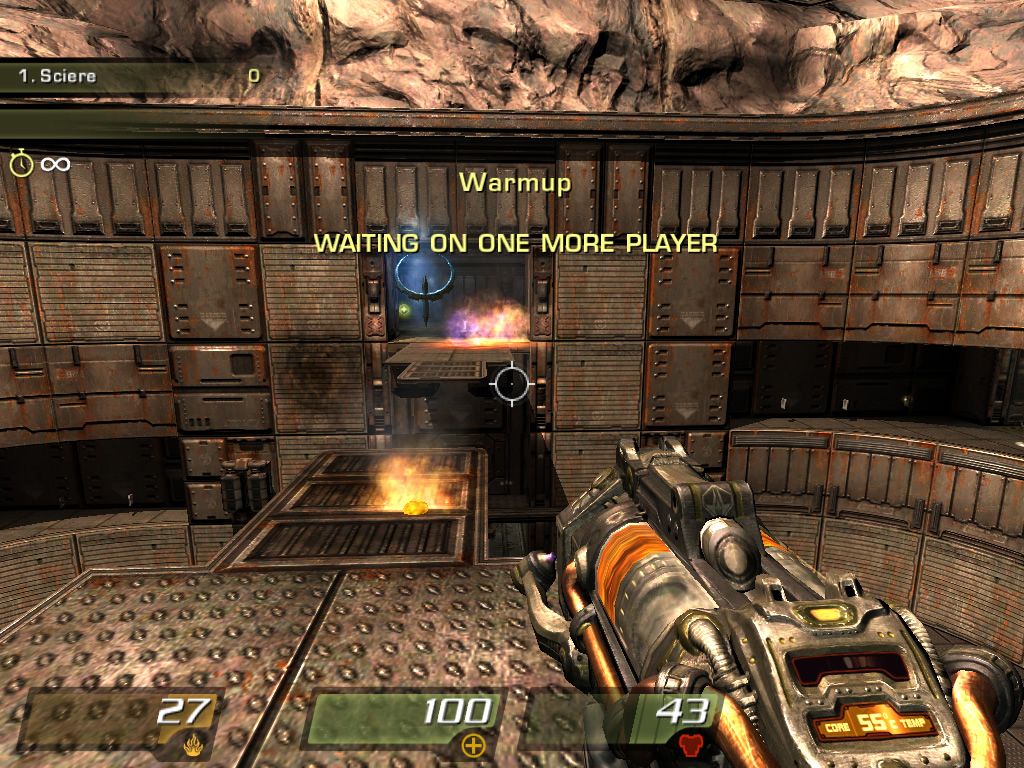Click the flame ammo icon
Screen dimensions: 1024x768
(x=193, y=744)
